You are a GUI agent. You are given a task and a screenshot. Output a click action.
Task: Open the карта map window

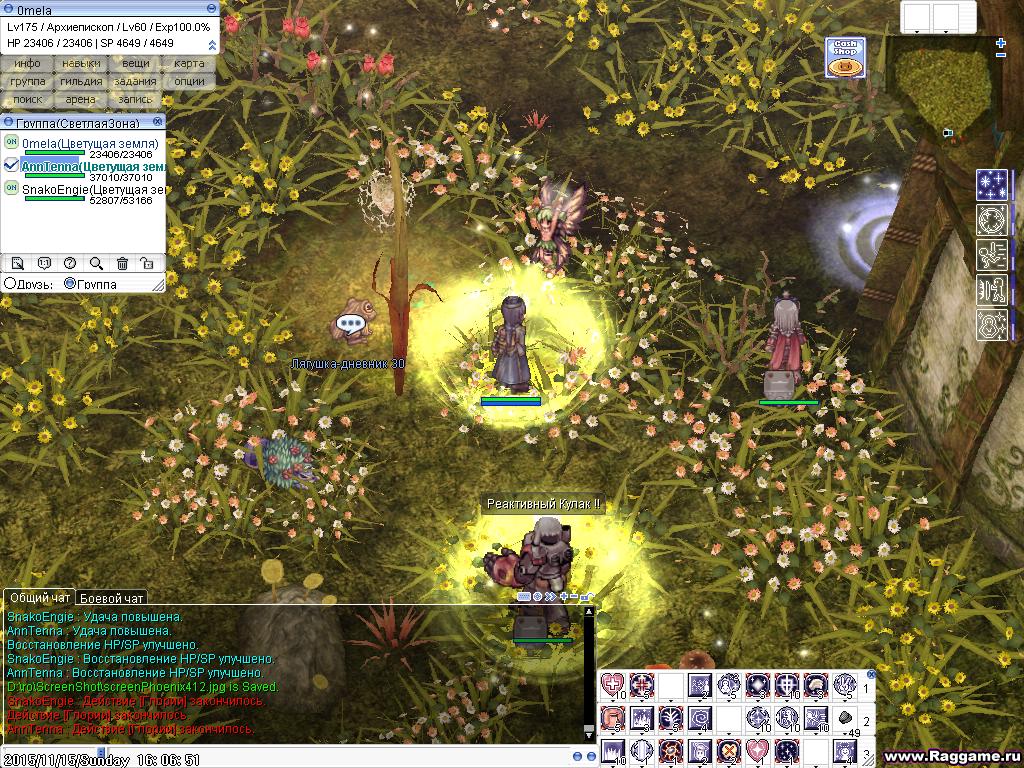(x=189, y=63)
